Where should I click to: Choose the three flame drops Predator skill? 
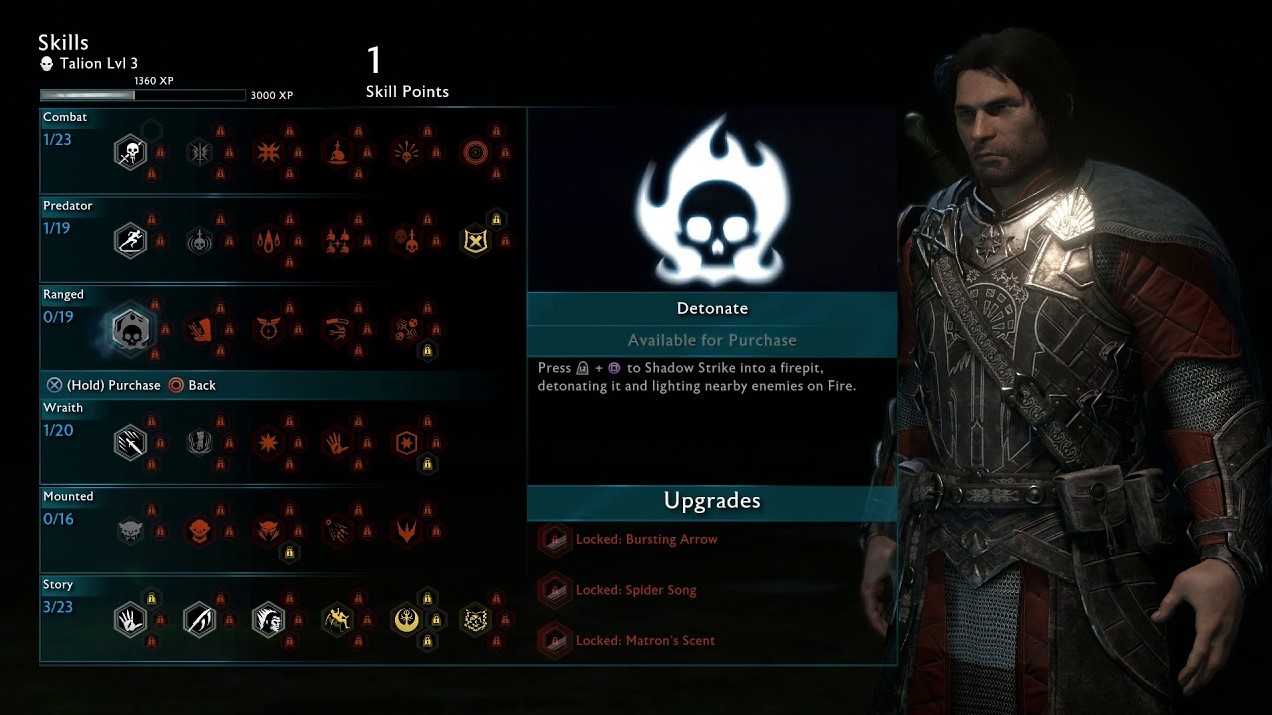pyautogui.click(x=268, y=241)
